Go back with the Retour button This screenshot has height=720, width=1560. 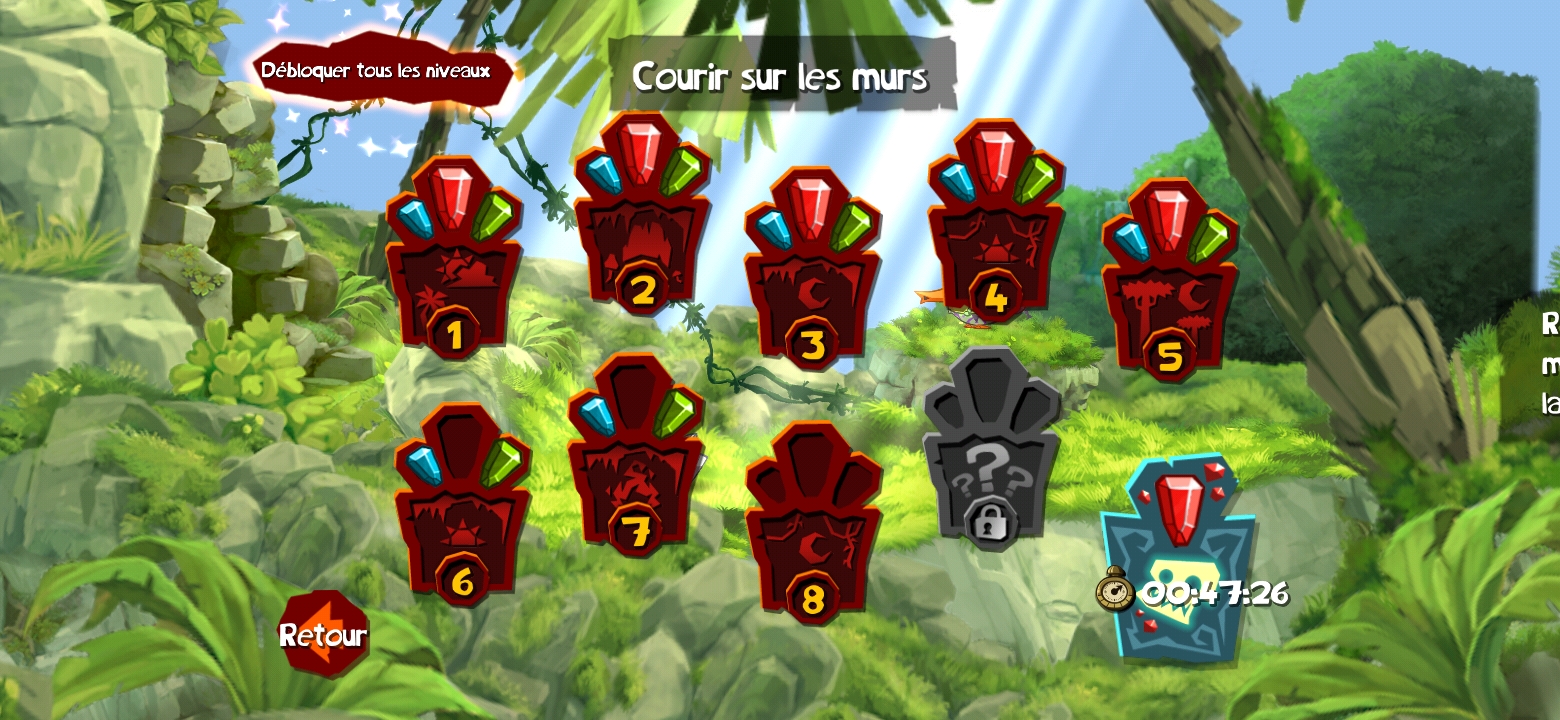tap(322, 634)
